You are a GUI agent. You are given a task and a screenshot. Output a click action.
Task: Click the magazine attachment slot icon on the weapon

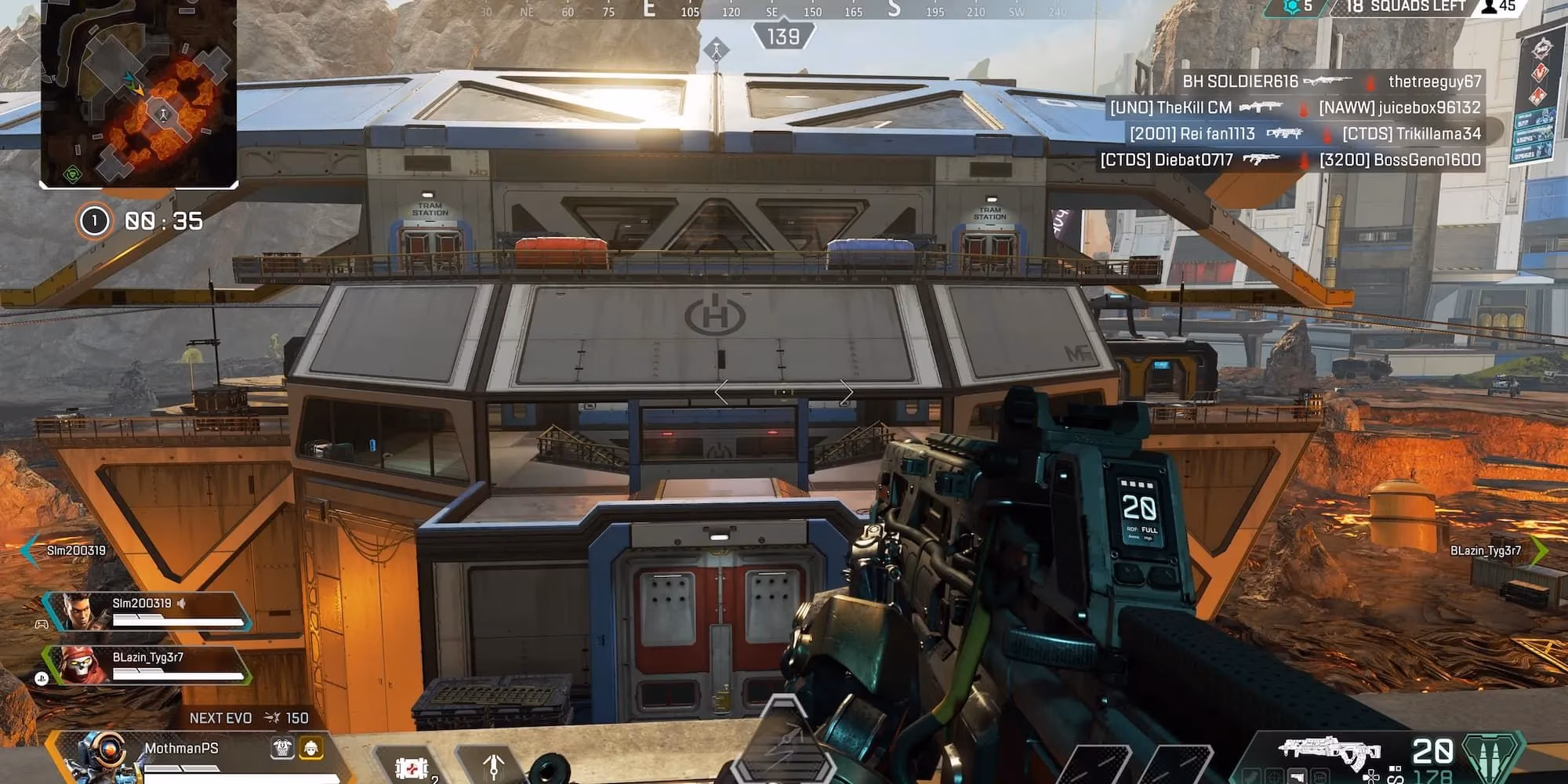coord(1297,775)
